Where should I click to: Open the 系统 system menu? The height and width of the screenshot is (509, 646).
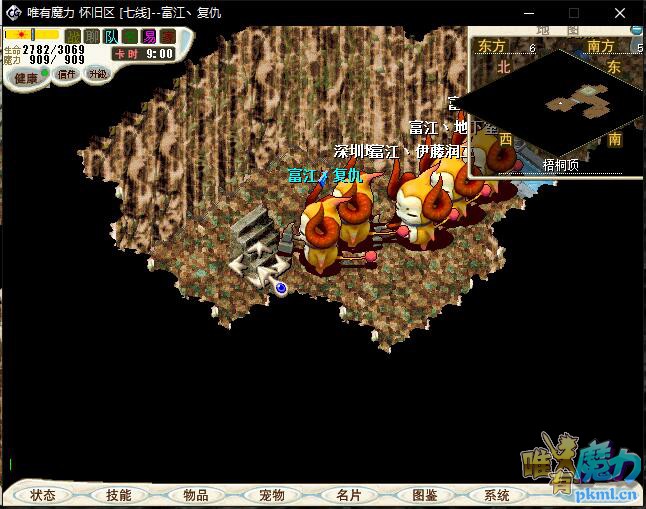click(x=497, y=495)
